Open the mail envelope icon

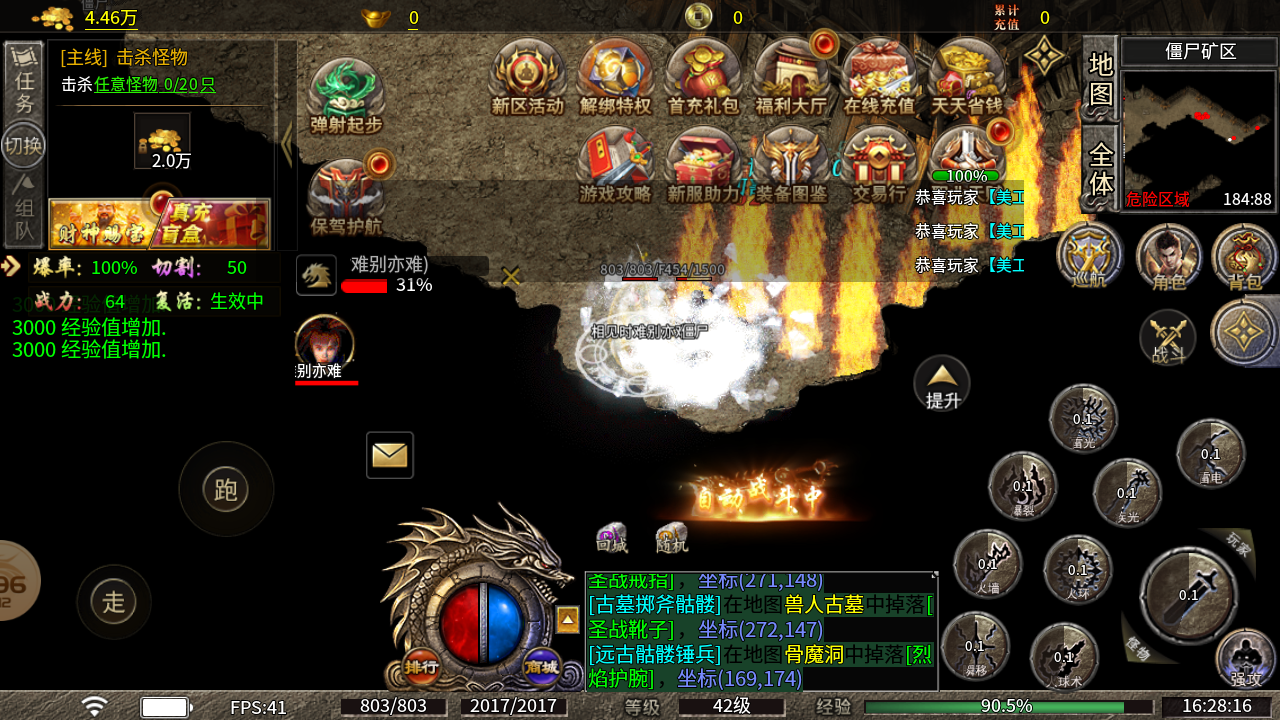[390, 455]
